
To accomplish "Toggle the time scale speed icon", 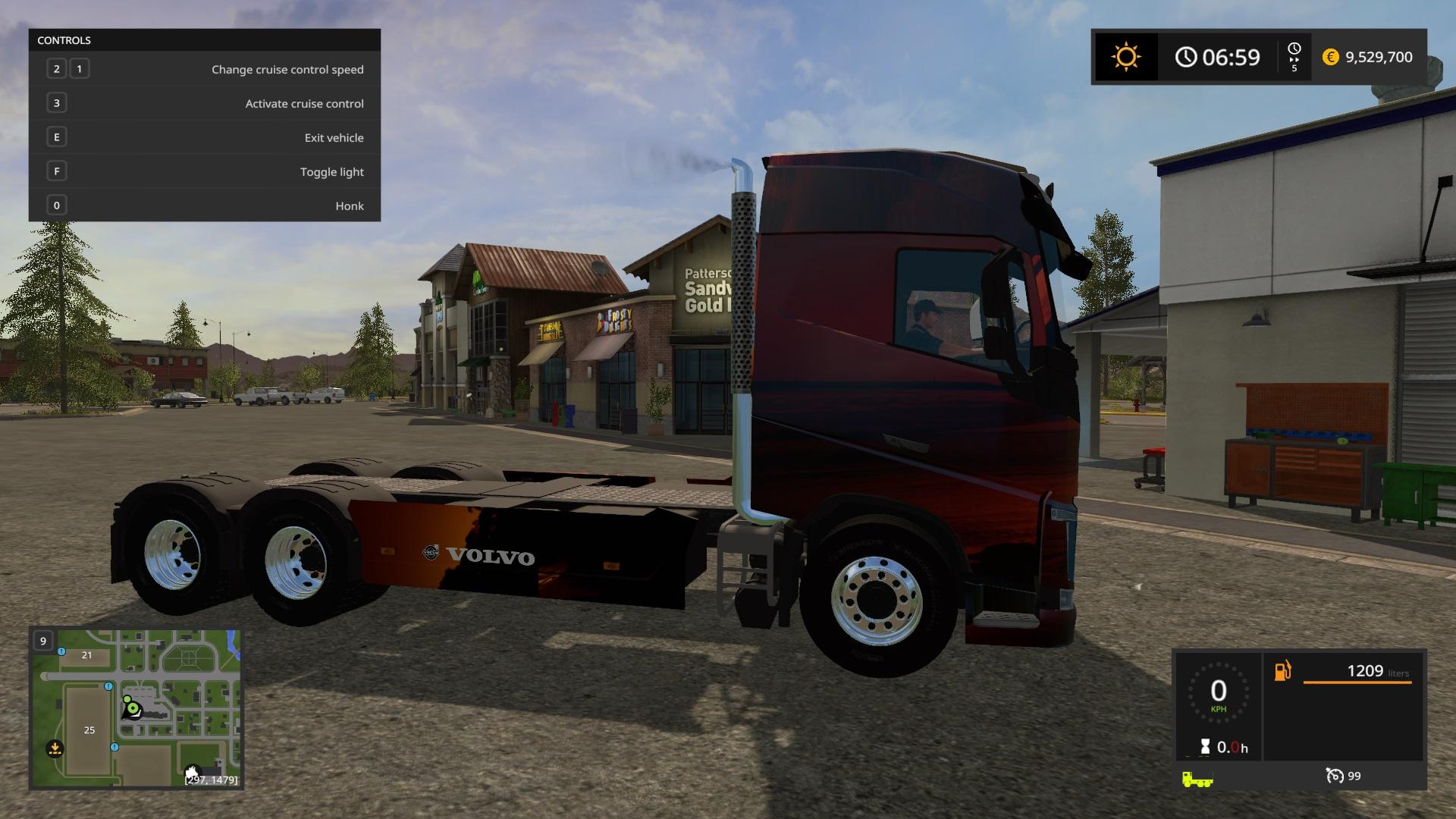I will [x=1294, y=57].
